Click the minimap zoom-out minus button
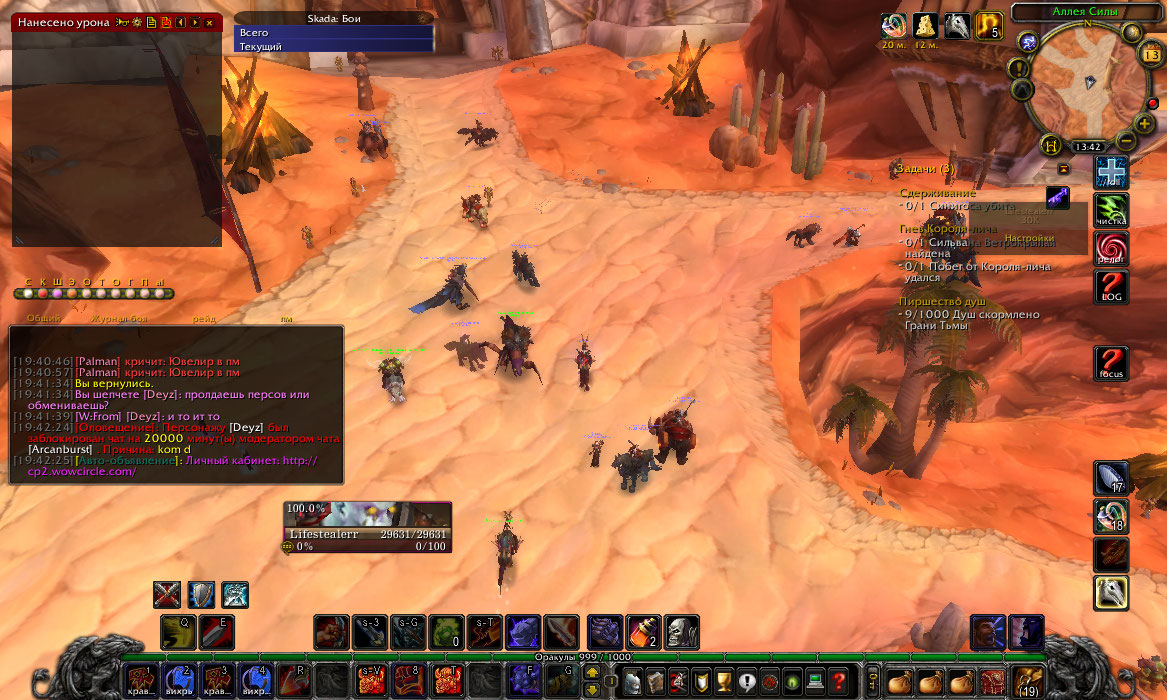The width and height of the screenshot is (1167, 700). click(x=1127, y=140)
